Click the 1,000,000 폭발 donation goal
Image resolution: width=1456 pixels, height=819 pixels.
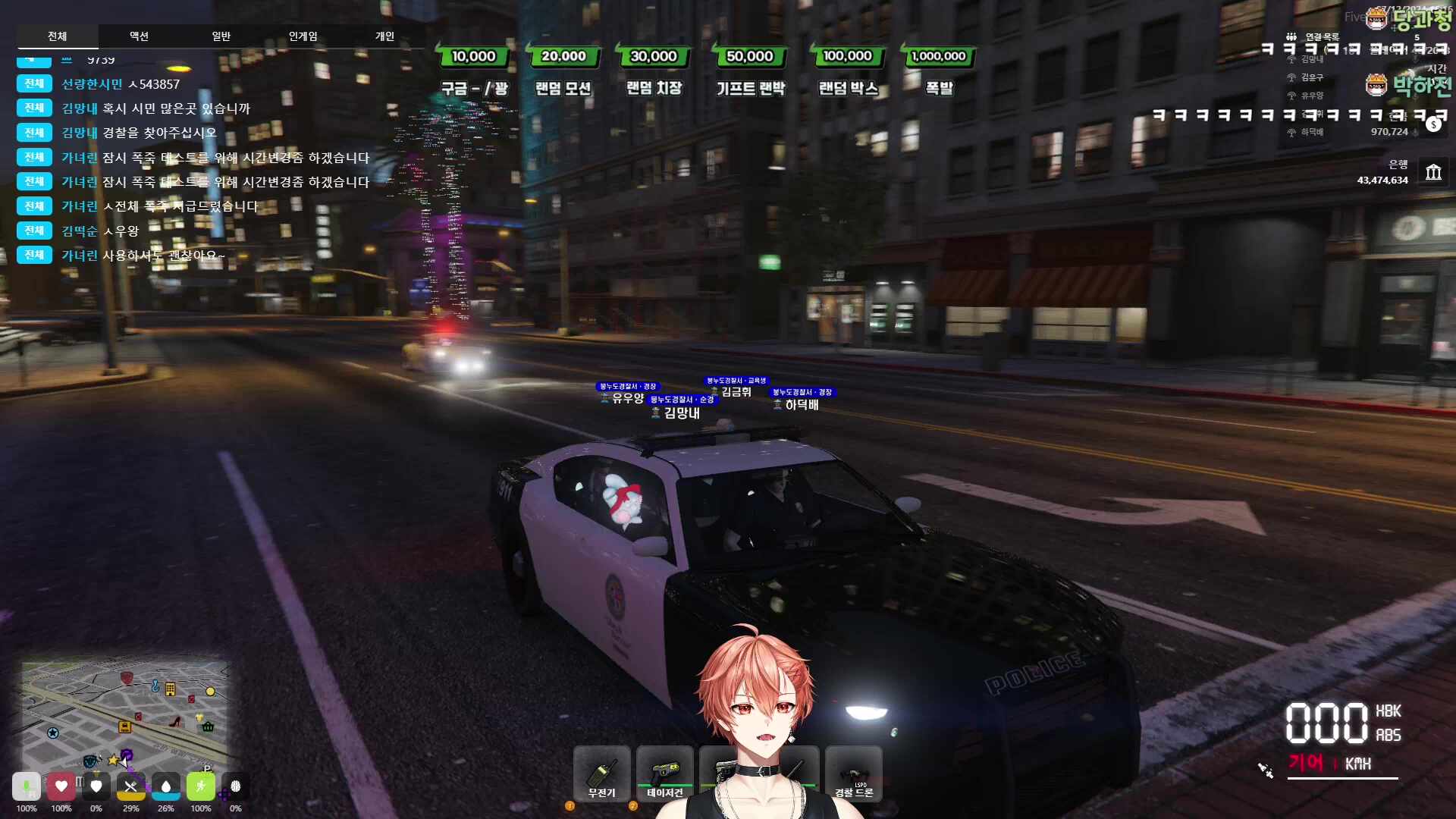click(939, 71)
